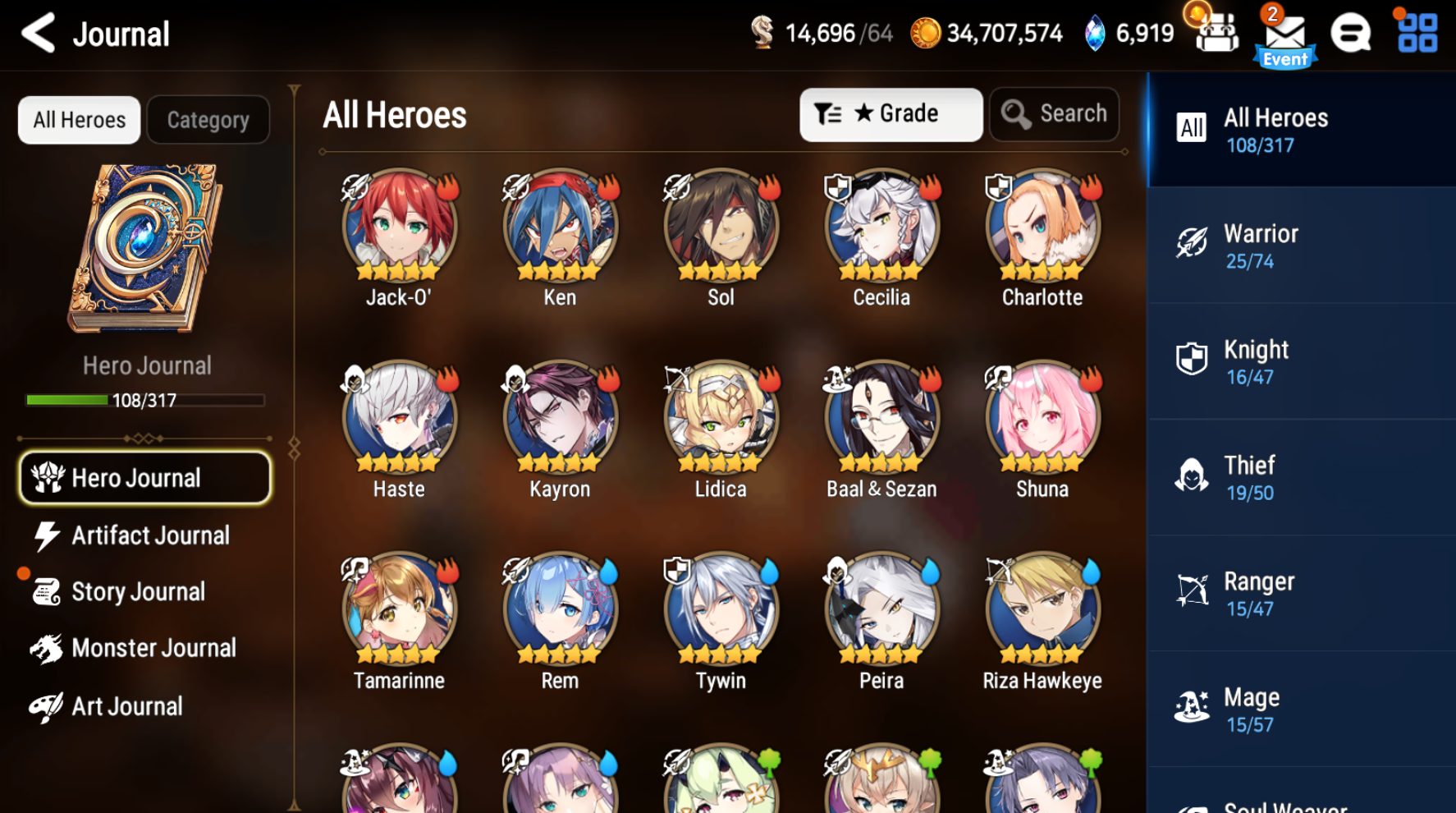Open the inventory chest icon
Viewport: 1456px width, 813px height.
click(x=1215, y=33)
